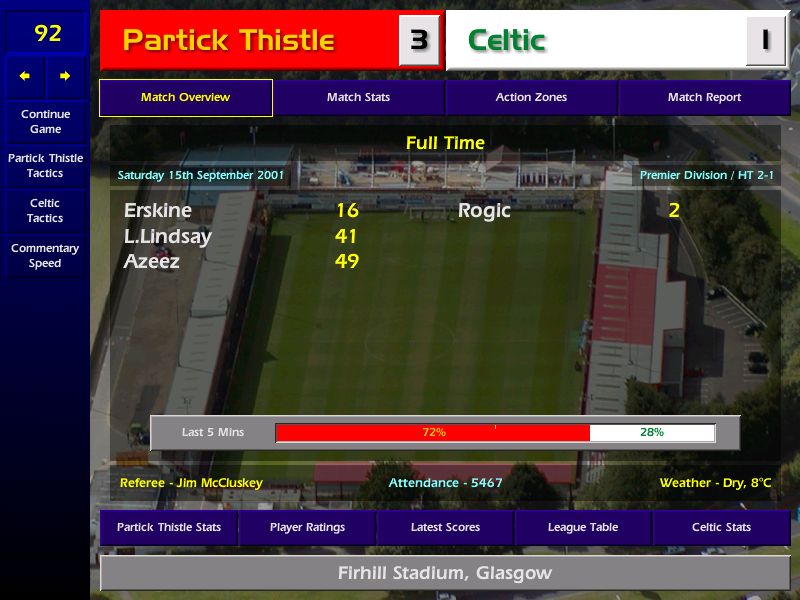Click the Partick Thistle team name header
This screenshot has width=800, height=600.
pos(228,41)
